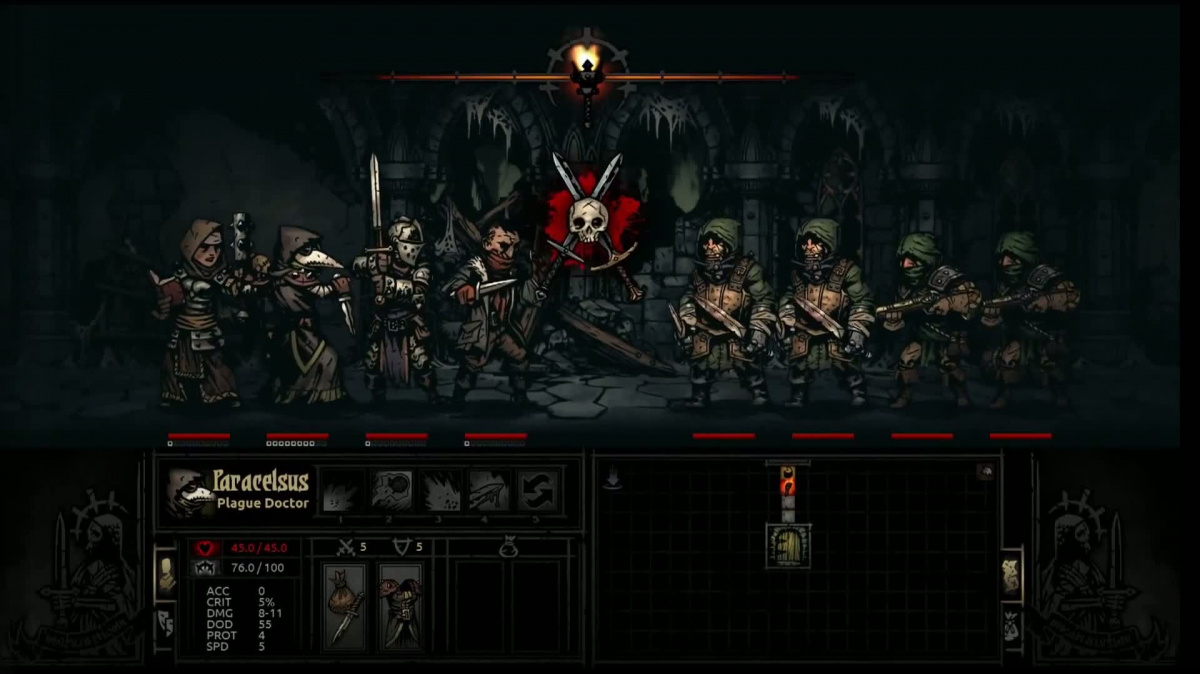Show the map scroll tab
1200x674 pixels.
click(1011, 573)
